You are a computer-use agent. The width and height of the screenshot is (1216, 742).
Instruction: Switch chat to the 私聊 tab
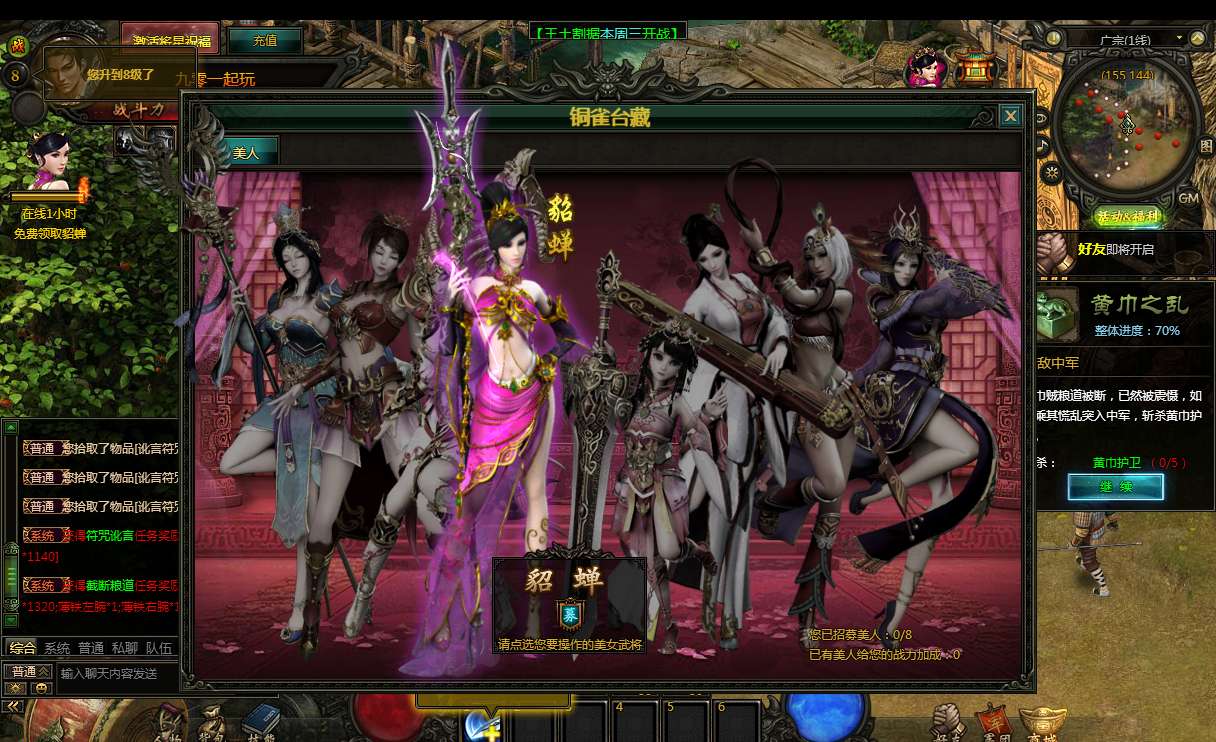point(124,648)
